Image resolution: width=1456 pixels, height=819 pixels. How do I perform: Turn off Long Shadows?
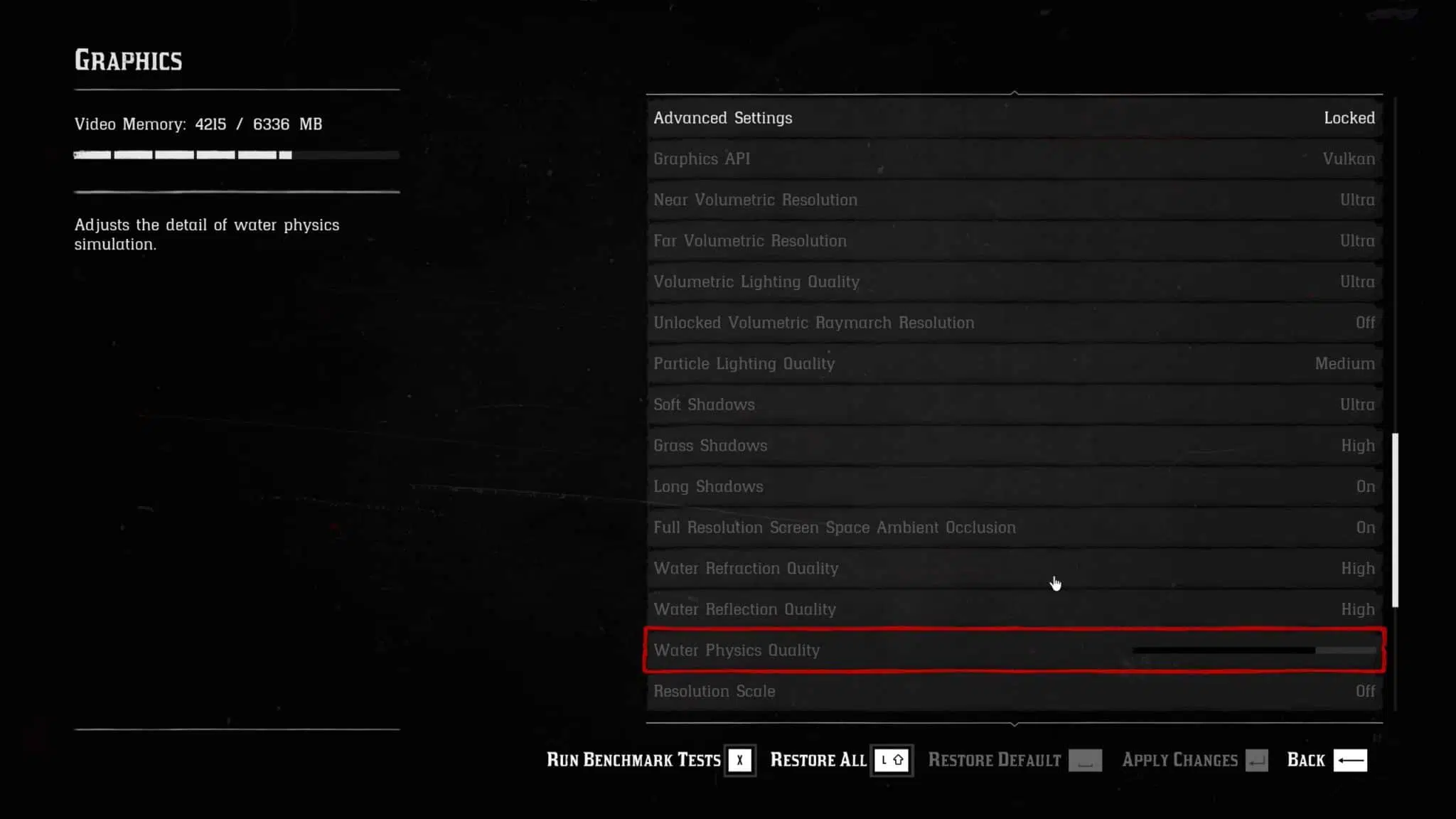(x=1015, y=486)
